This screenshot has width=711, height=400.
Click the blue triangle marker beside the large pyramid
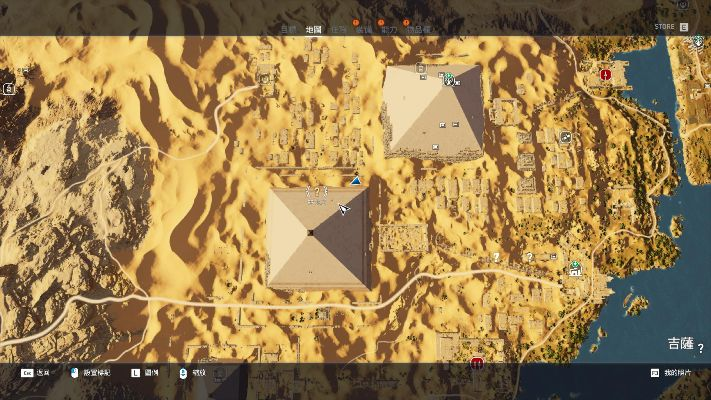(355, 181)
